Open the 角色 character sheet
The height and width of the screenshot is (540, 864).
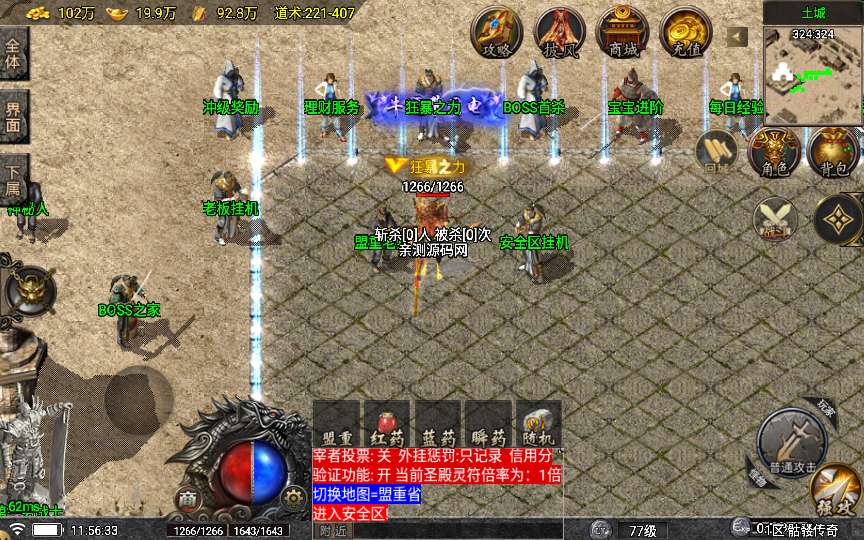[x=775, y=152]
